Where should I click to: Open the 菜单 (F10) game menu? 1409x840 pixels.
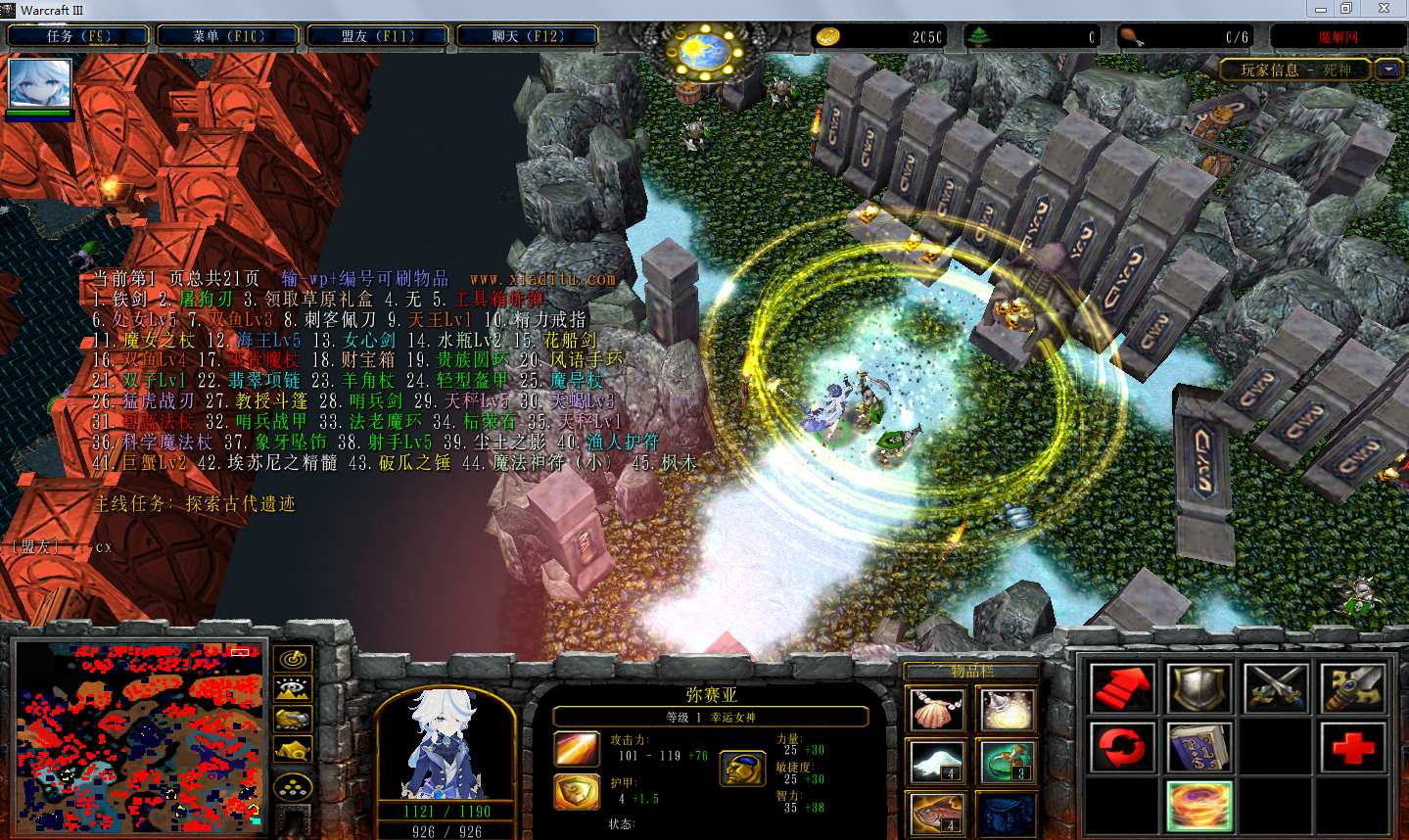pos(228,36)
